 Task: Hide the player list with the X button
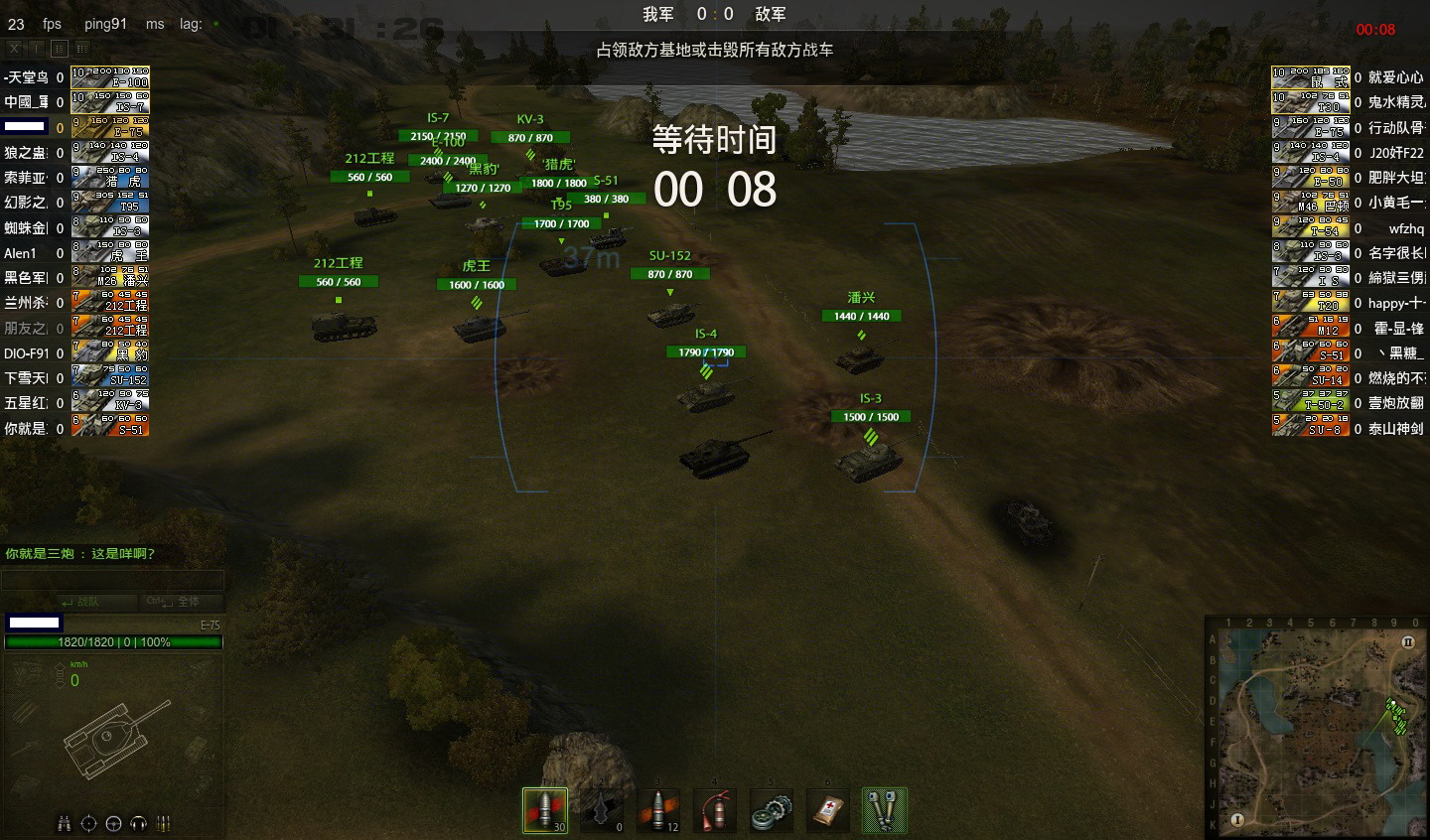[14, 48]
